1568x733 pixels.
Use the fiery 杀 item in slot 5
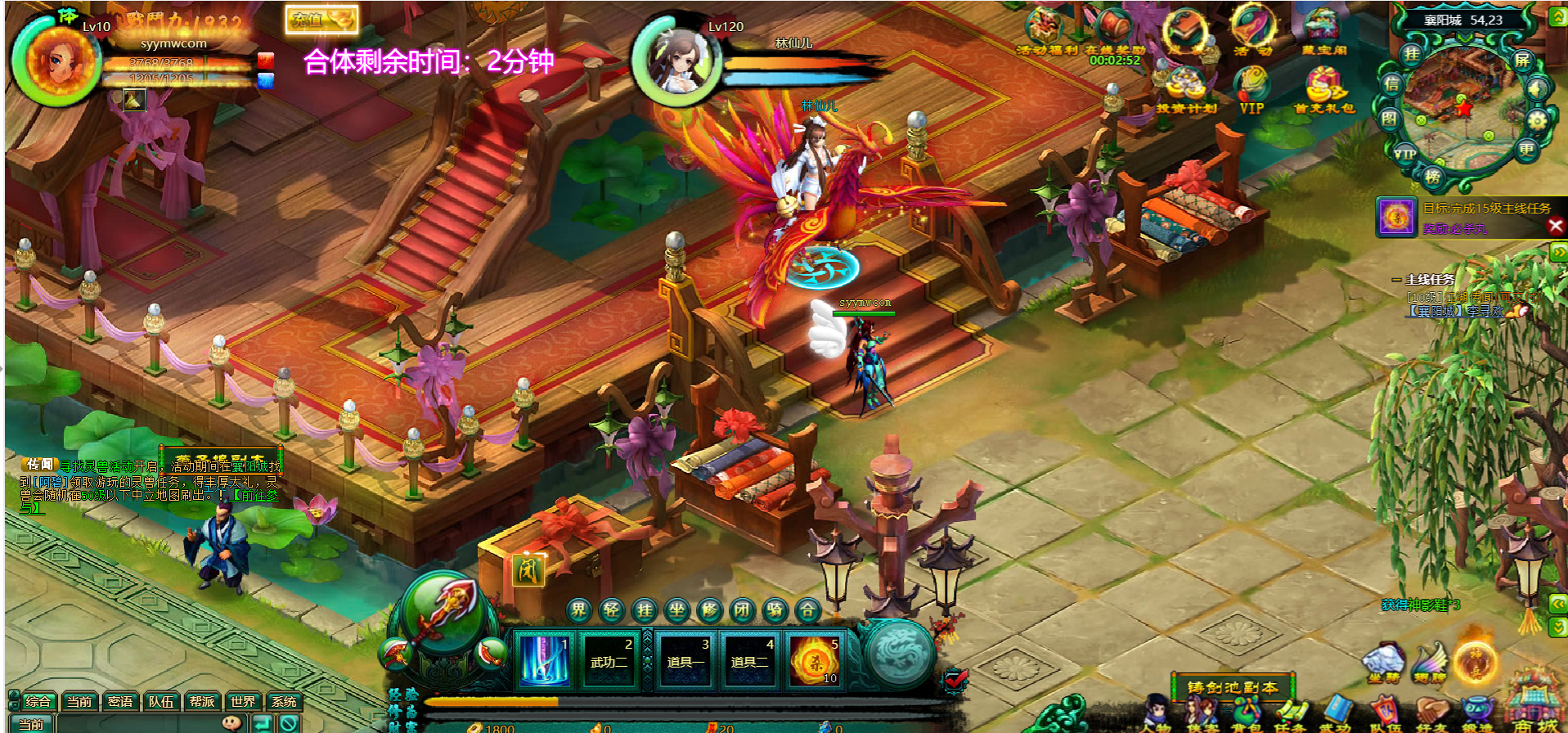[815, 659]
